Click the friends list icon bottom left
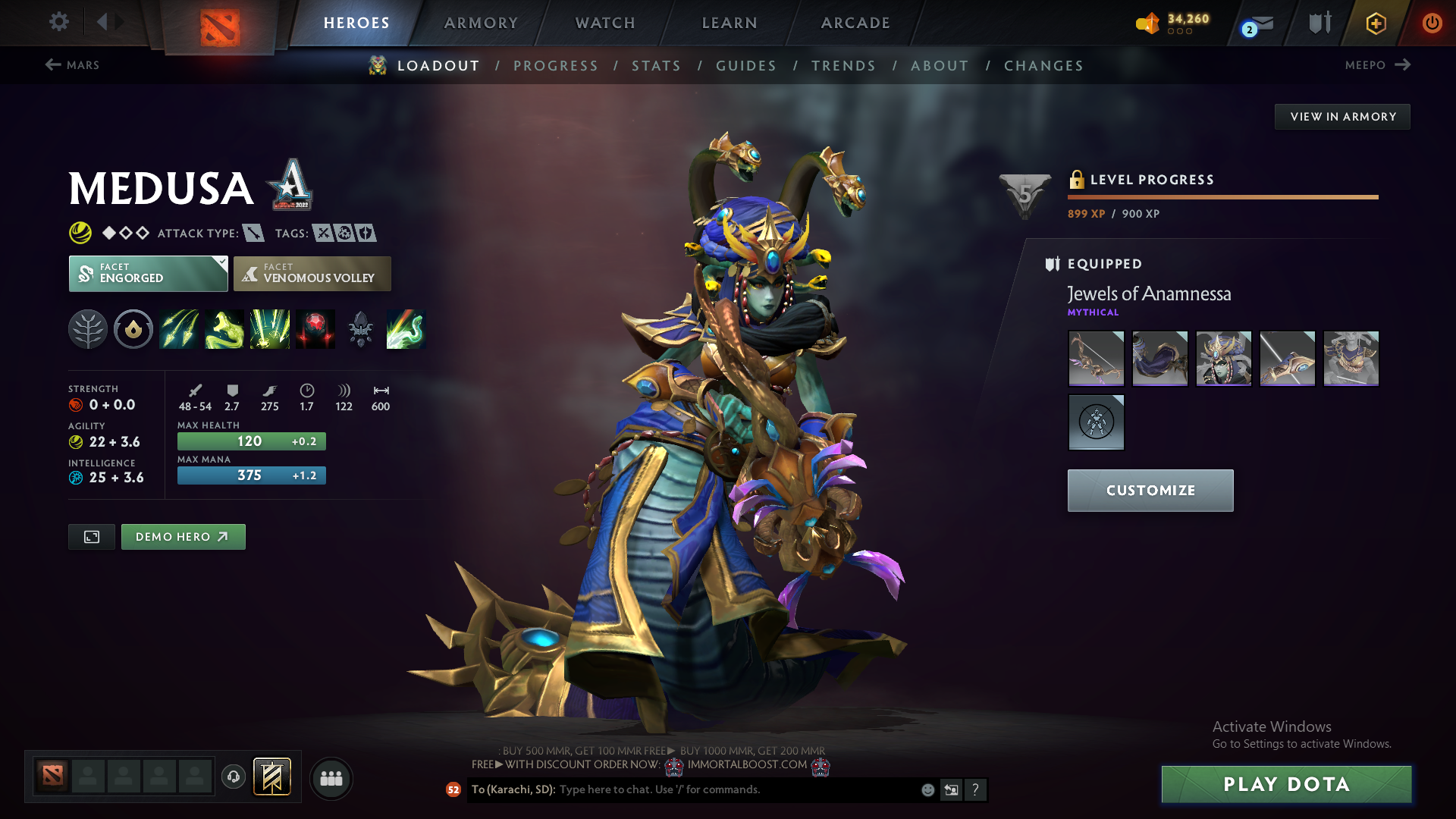The image size is (1456, 819). [331, 778]
